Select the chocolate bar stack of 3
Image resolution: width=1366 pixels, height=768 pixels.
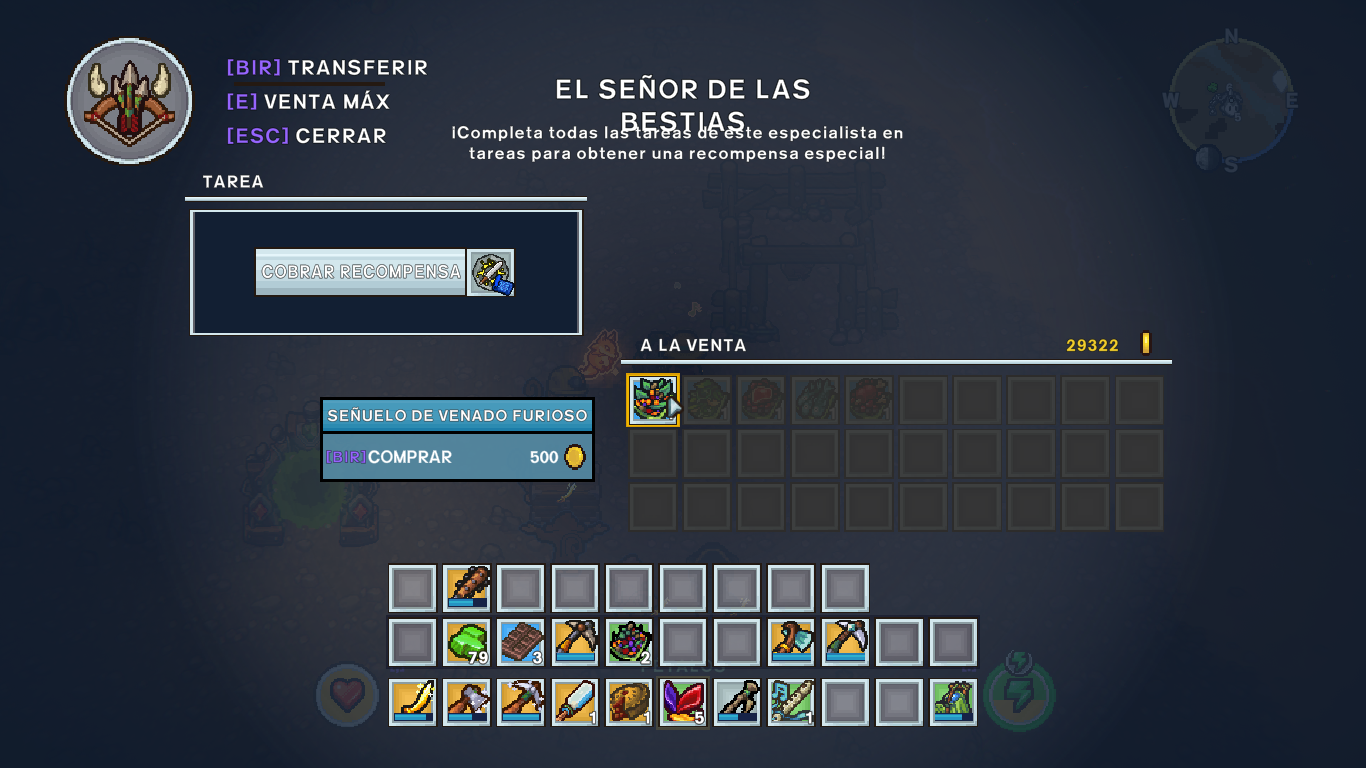click(521, 643)
